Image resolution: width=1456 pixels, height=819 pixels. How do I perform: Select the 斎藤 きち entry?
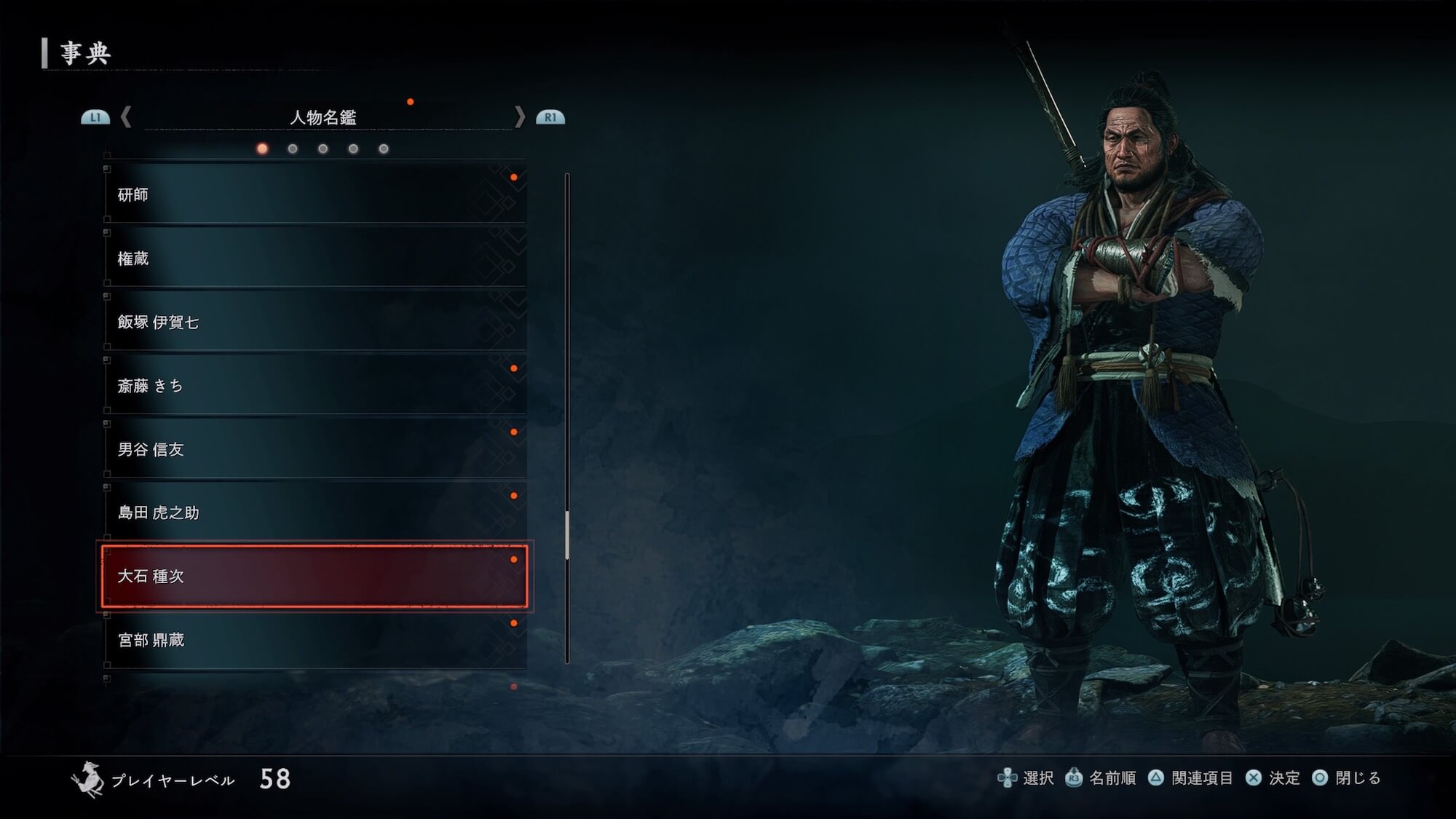(x=314, y=386)
